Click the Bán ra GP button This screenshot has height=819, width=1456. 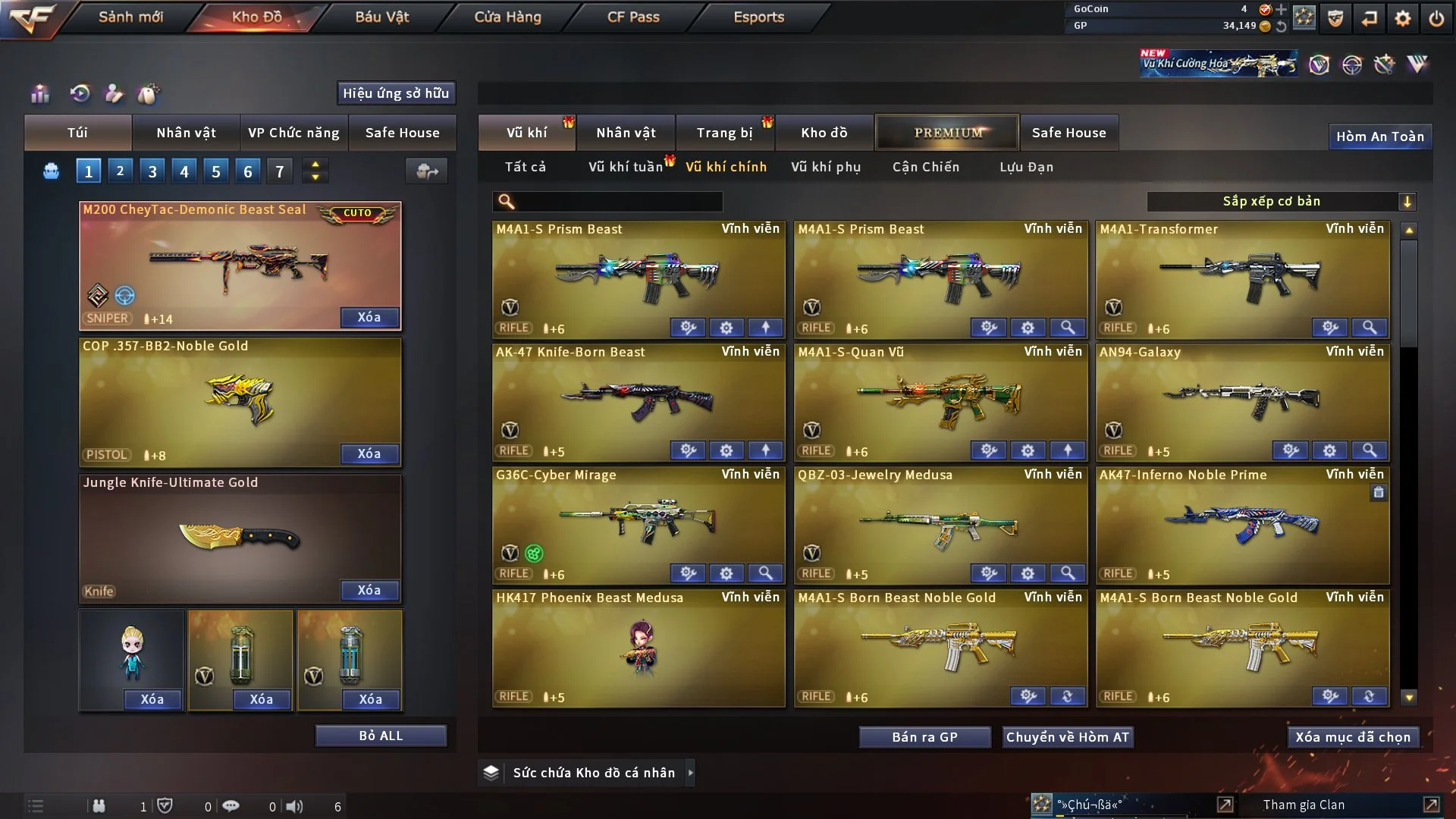point(924,737)
